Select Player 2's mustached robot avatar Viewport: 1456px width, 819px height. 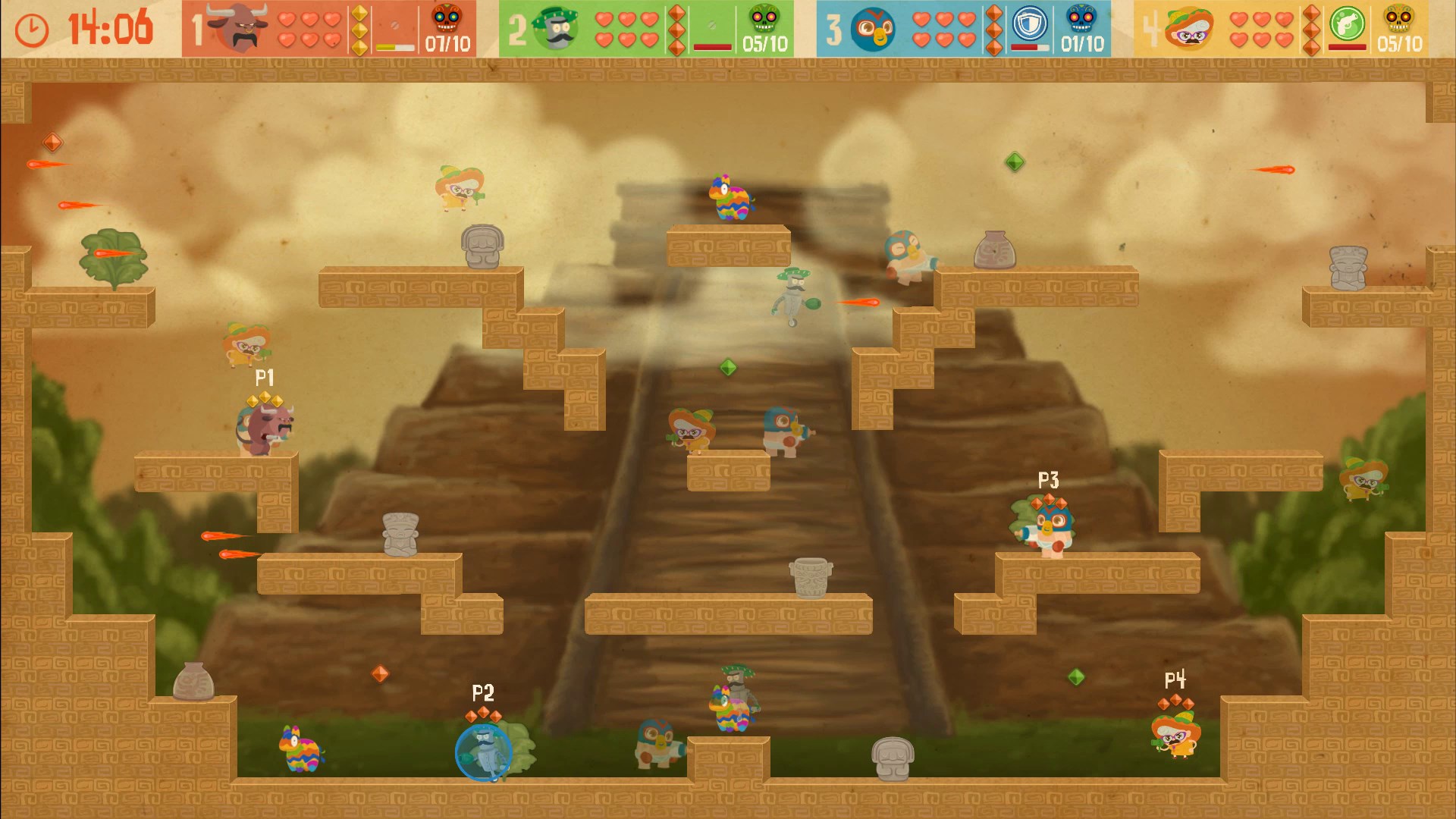557,29
